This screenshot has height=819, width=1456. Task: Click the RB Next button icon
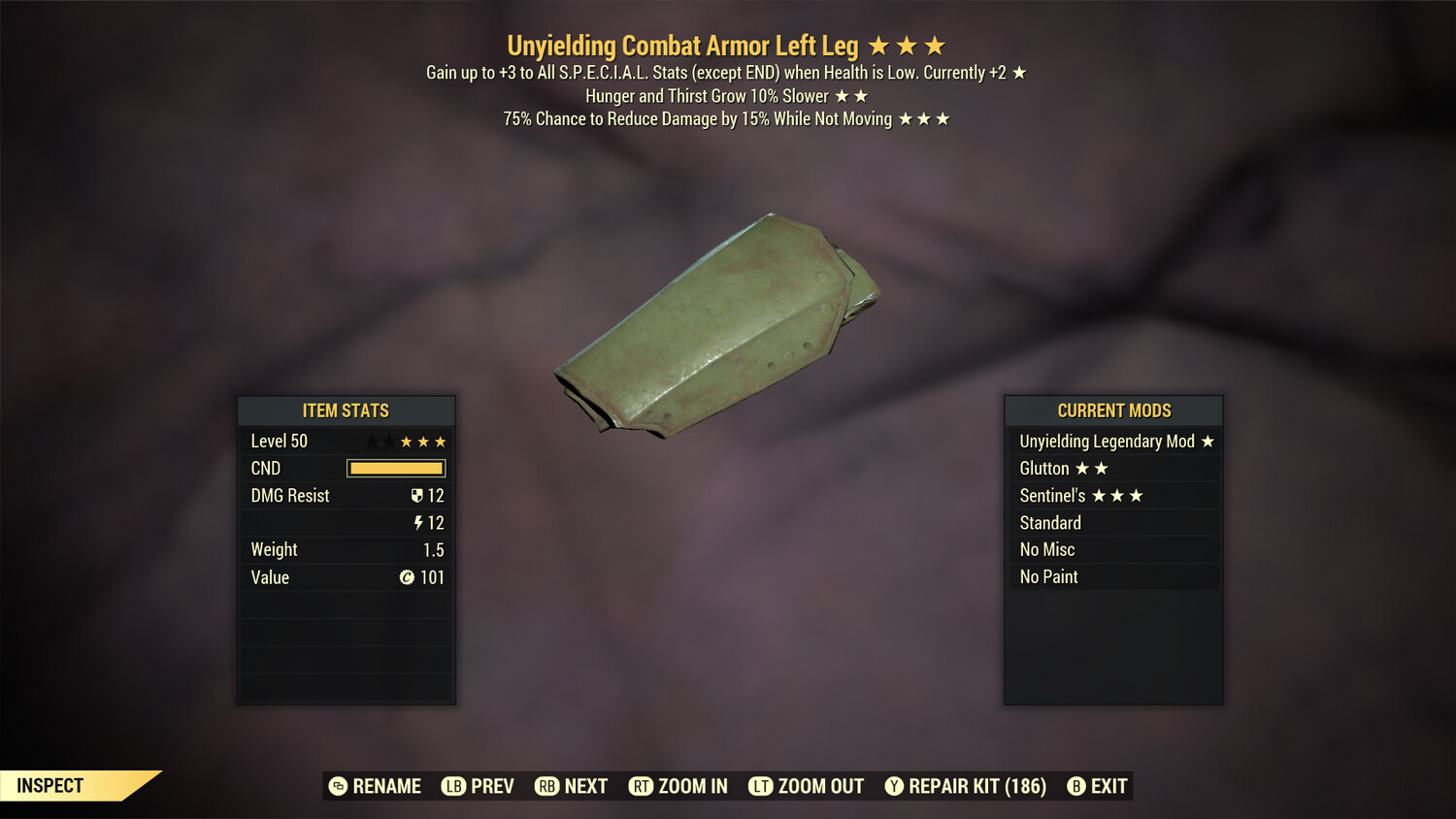click(546, 787)
